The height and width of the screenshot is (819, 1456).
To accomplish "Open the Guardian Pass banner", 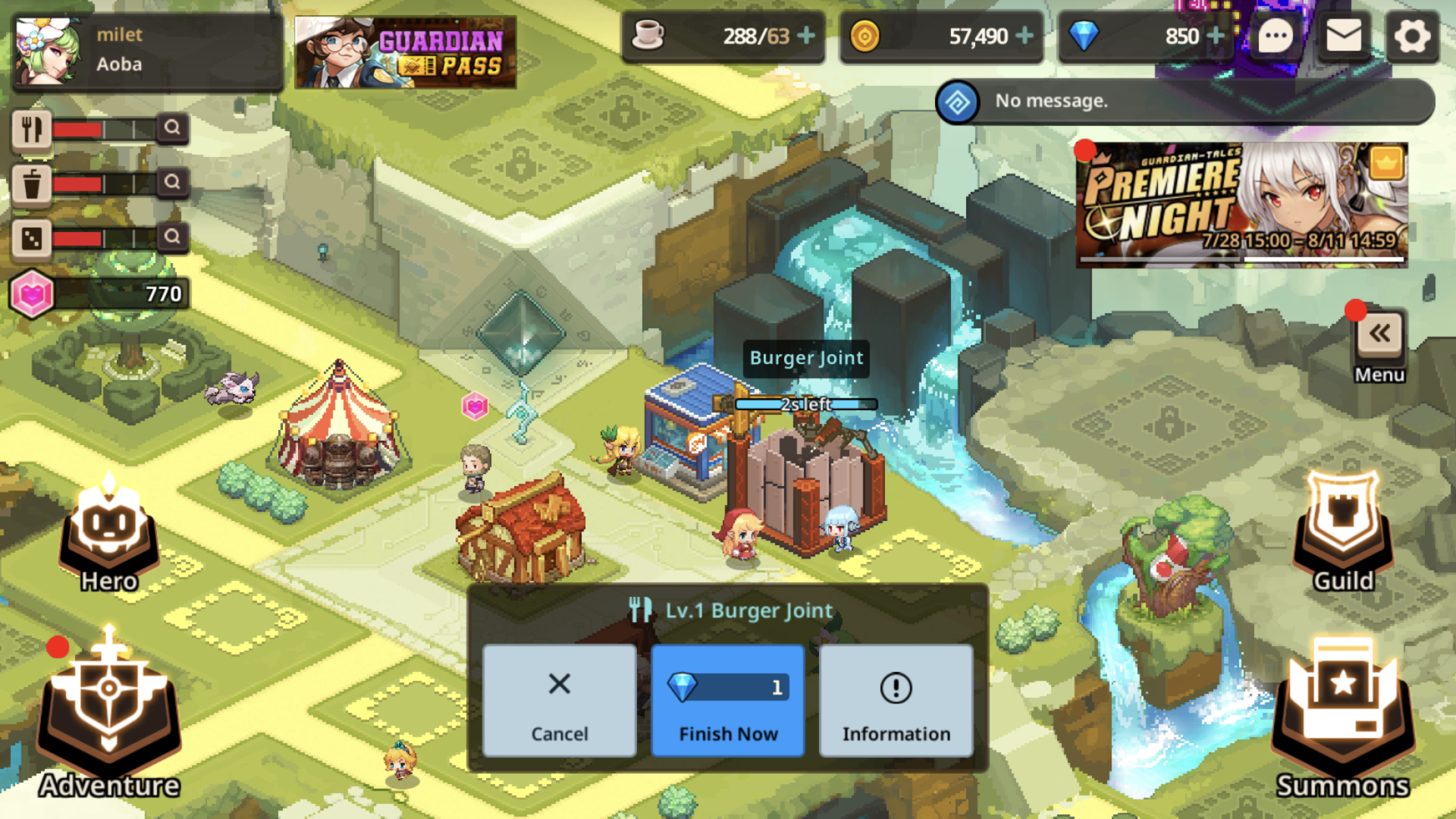I will [406, 52].
